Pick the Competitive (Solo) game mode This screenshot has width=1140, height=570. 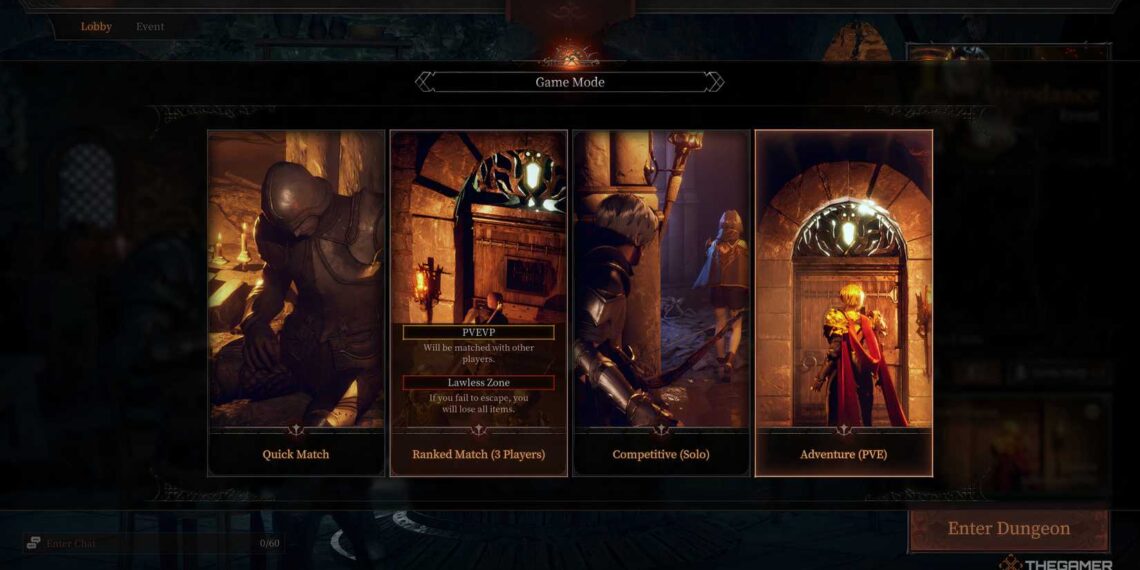661,302
